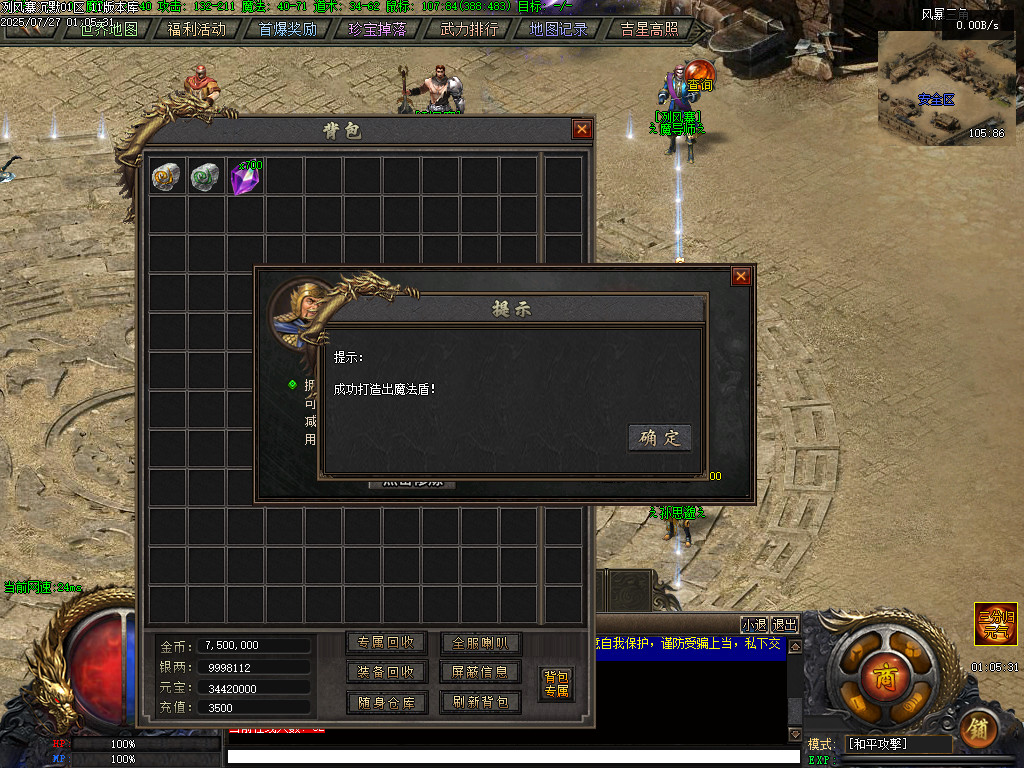The width and height of the screenshot is (1024, 768).
Task: Confirm the 提示 dialog with 确定
Action: point(659,438)
